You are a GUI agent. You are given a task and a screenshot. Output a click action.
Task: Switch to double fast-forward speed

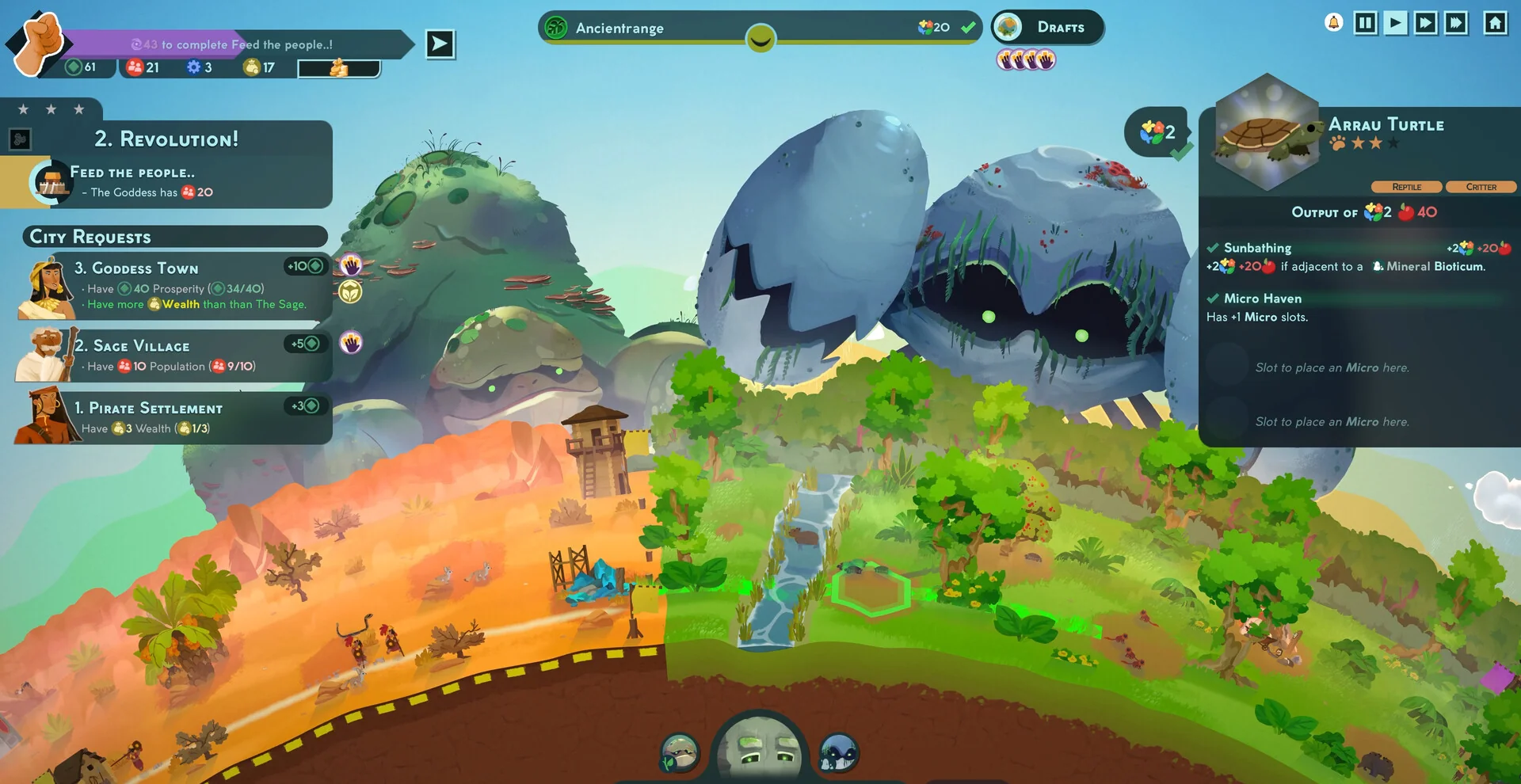(1426, 23)
